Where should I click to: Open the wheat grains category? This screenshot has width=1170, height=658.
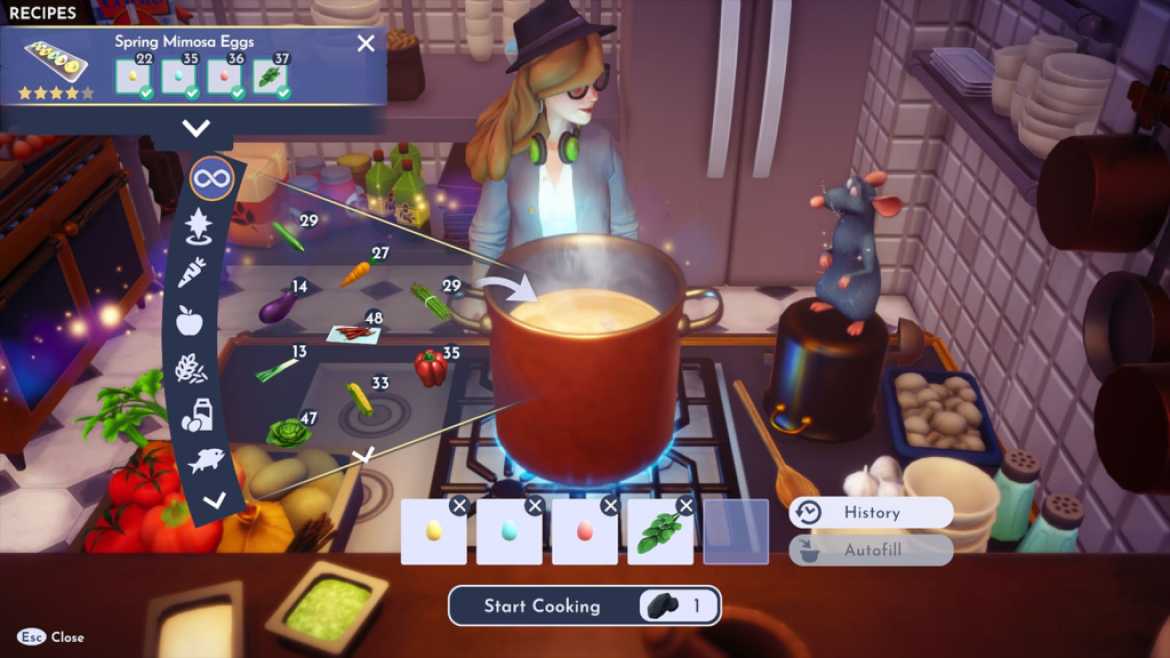(x=191, y=368)
